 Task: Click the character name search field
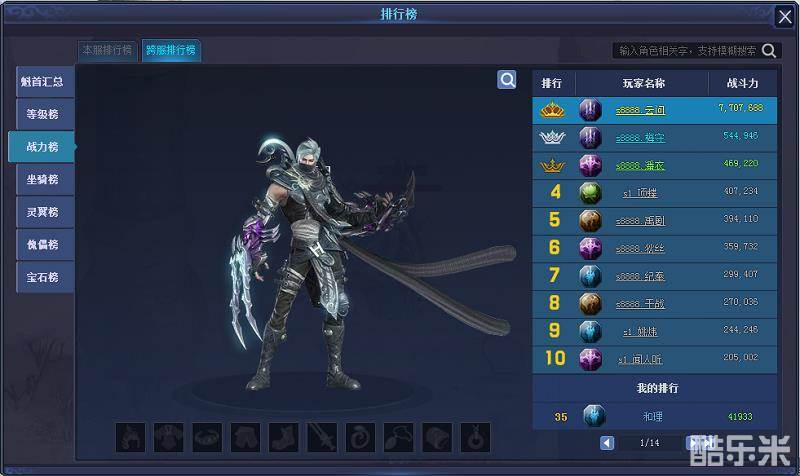tap(686, 50)
